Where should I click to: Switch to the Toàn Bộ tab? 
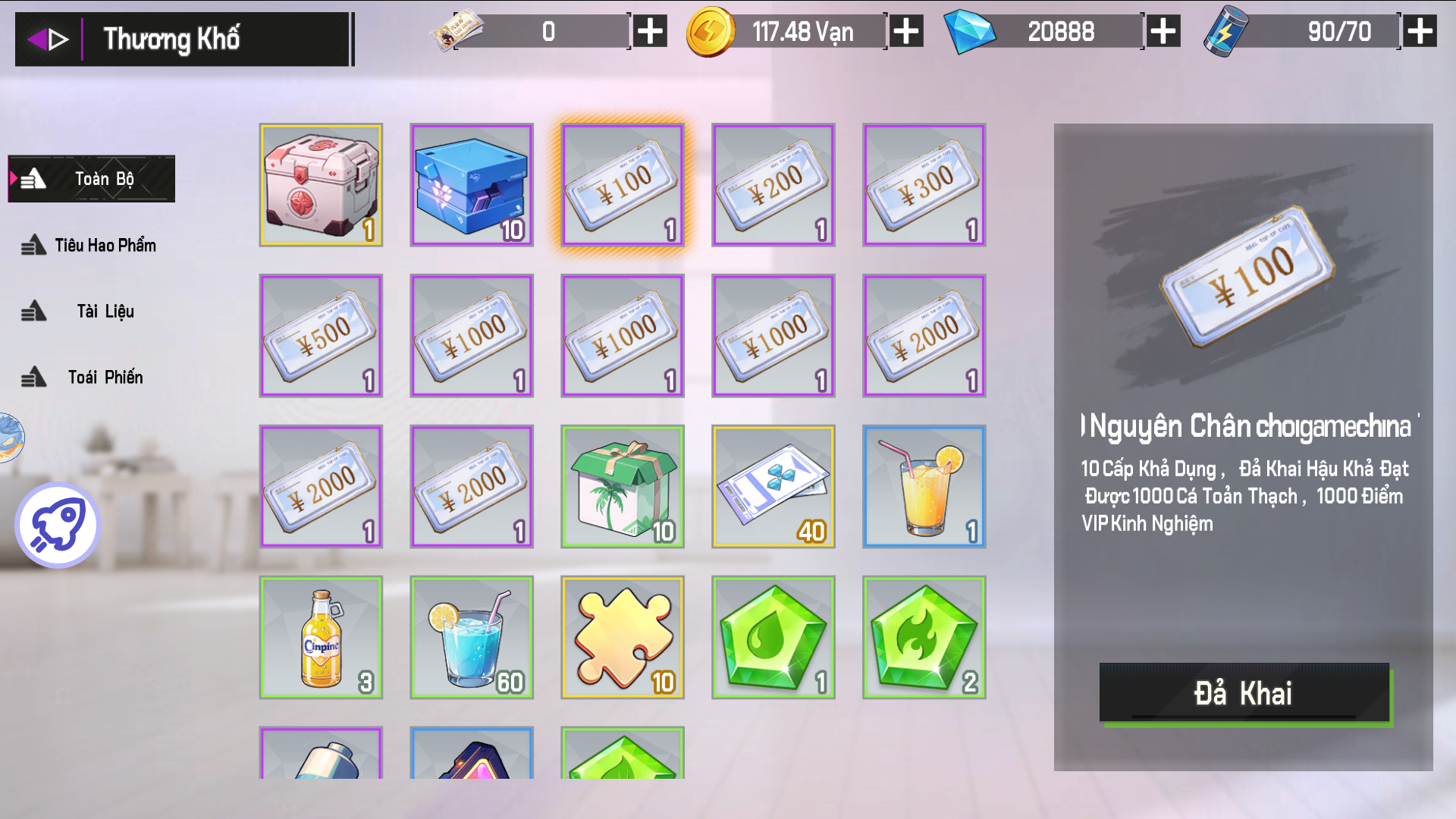92,179
